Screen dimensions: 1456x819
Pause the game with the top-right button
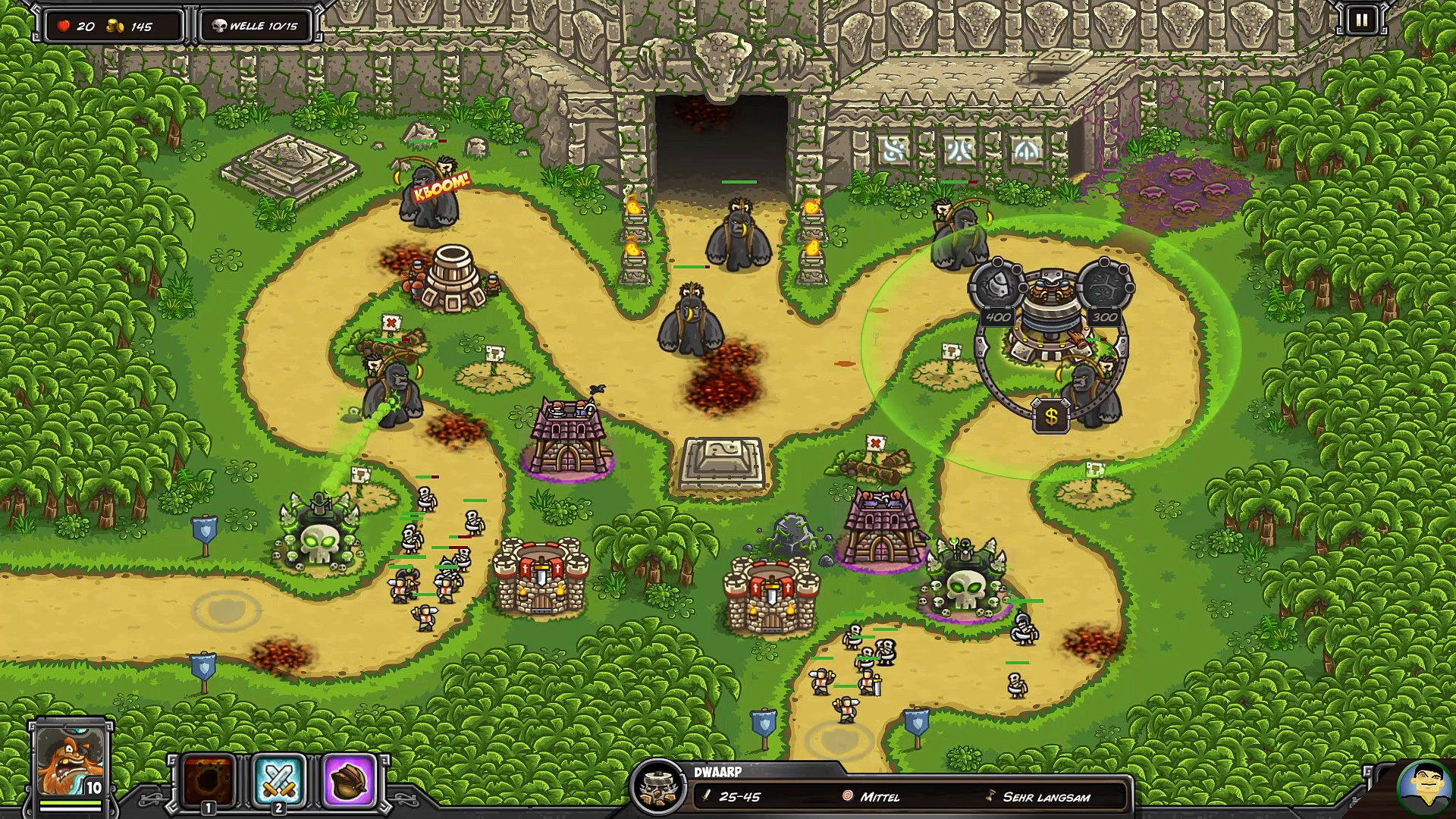tap(1361, 20)
